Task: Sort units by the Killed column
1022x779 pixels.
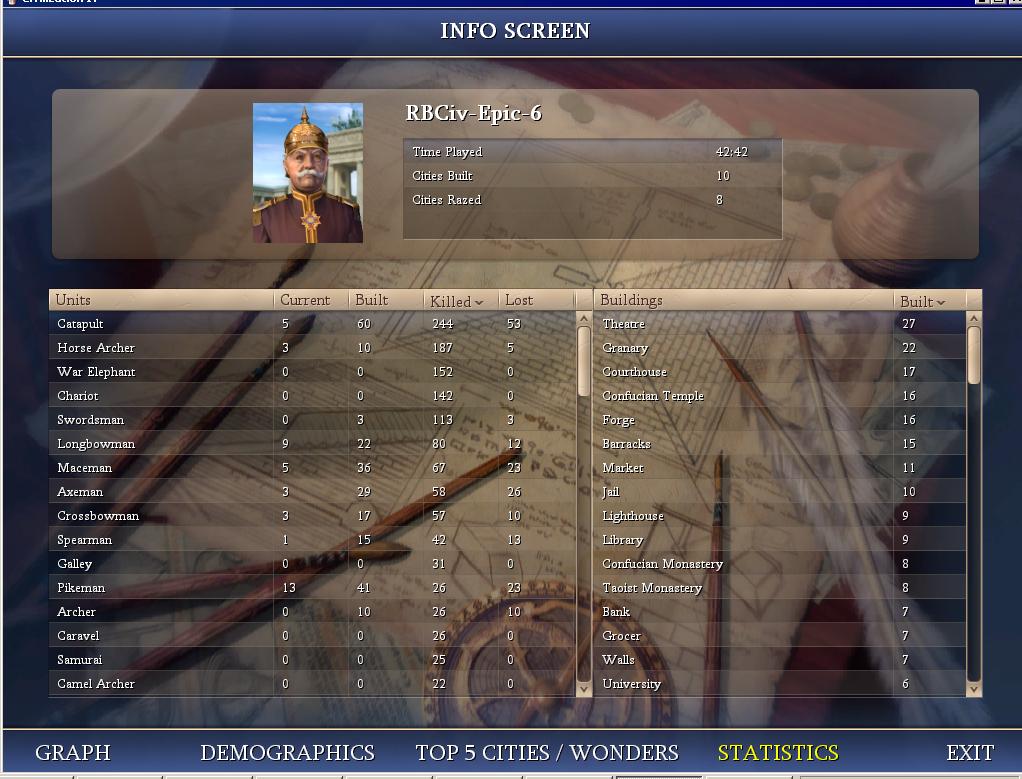Action: point(456,301)
